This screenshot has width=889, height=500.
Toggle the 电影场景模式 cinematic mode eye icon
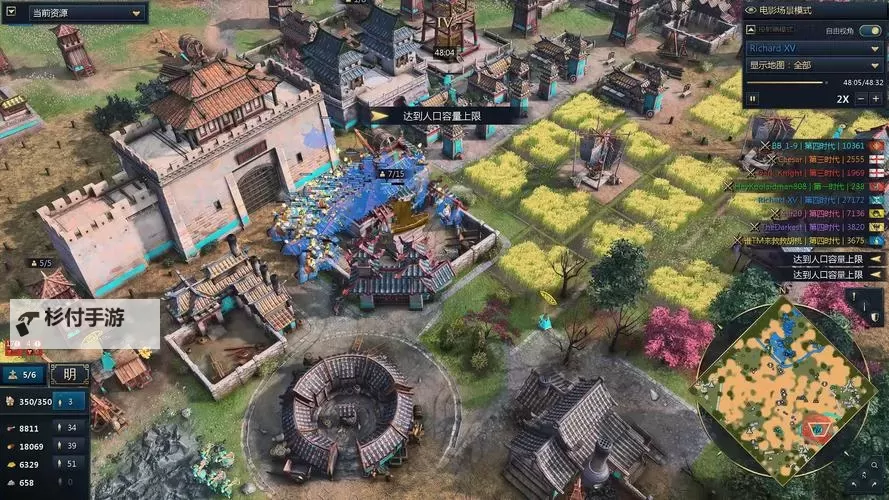(752, 10)
